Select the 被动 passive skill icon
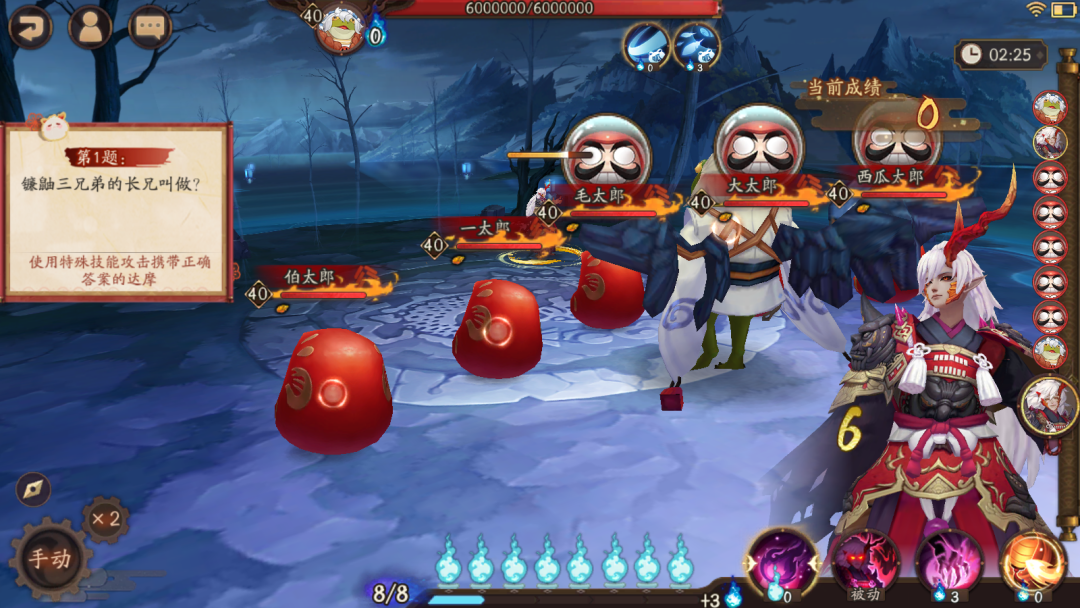Viewport: 1080px width, 608px height. click(865, 562)
